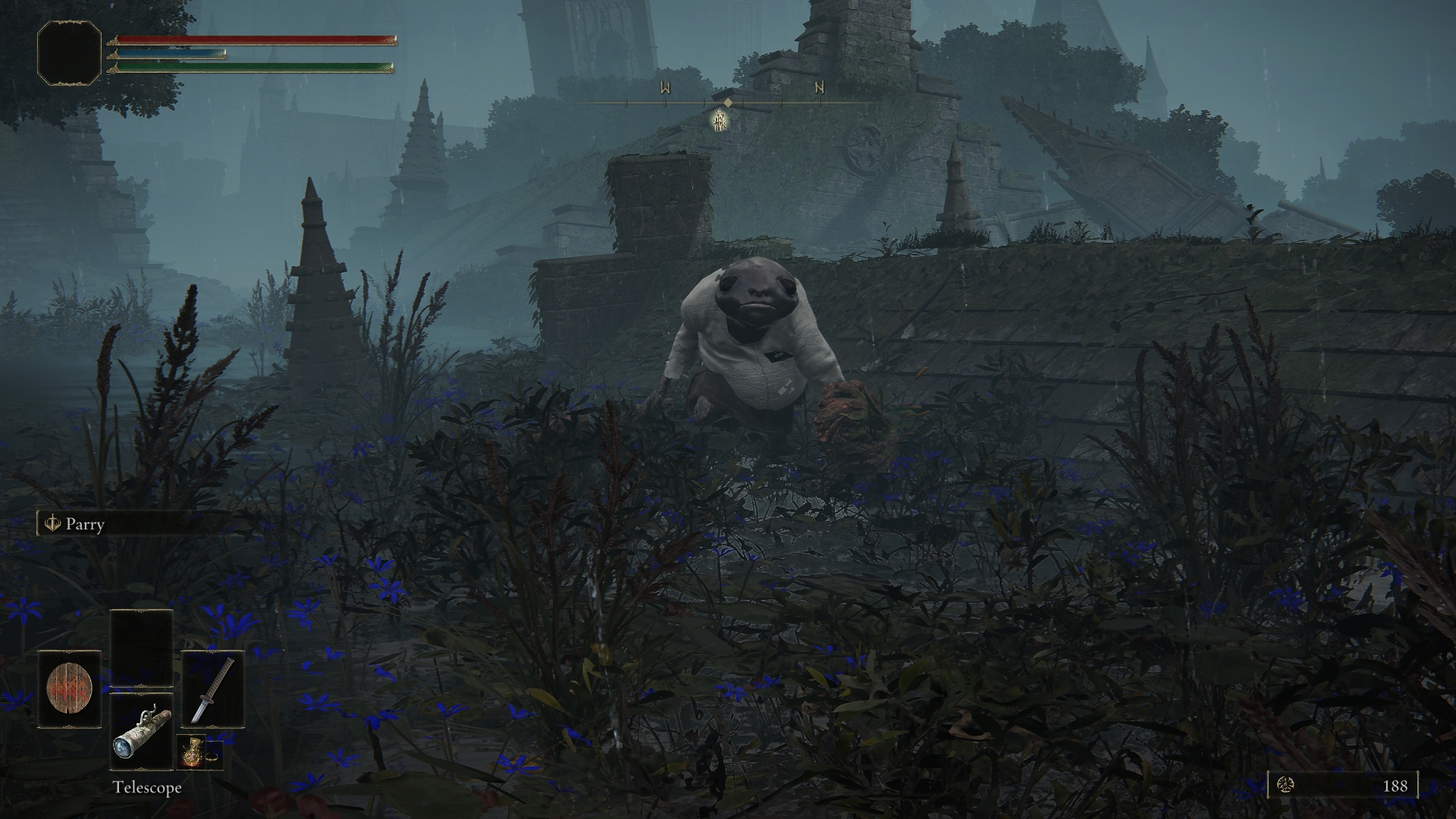Image resolution: width=1456 pixels, height=819 pixels.
Task: Click the compass bar's North indicator
Action: tap(819, 88)
